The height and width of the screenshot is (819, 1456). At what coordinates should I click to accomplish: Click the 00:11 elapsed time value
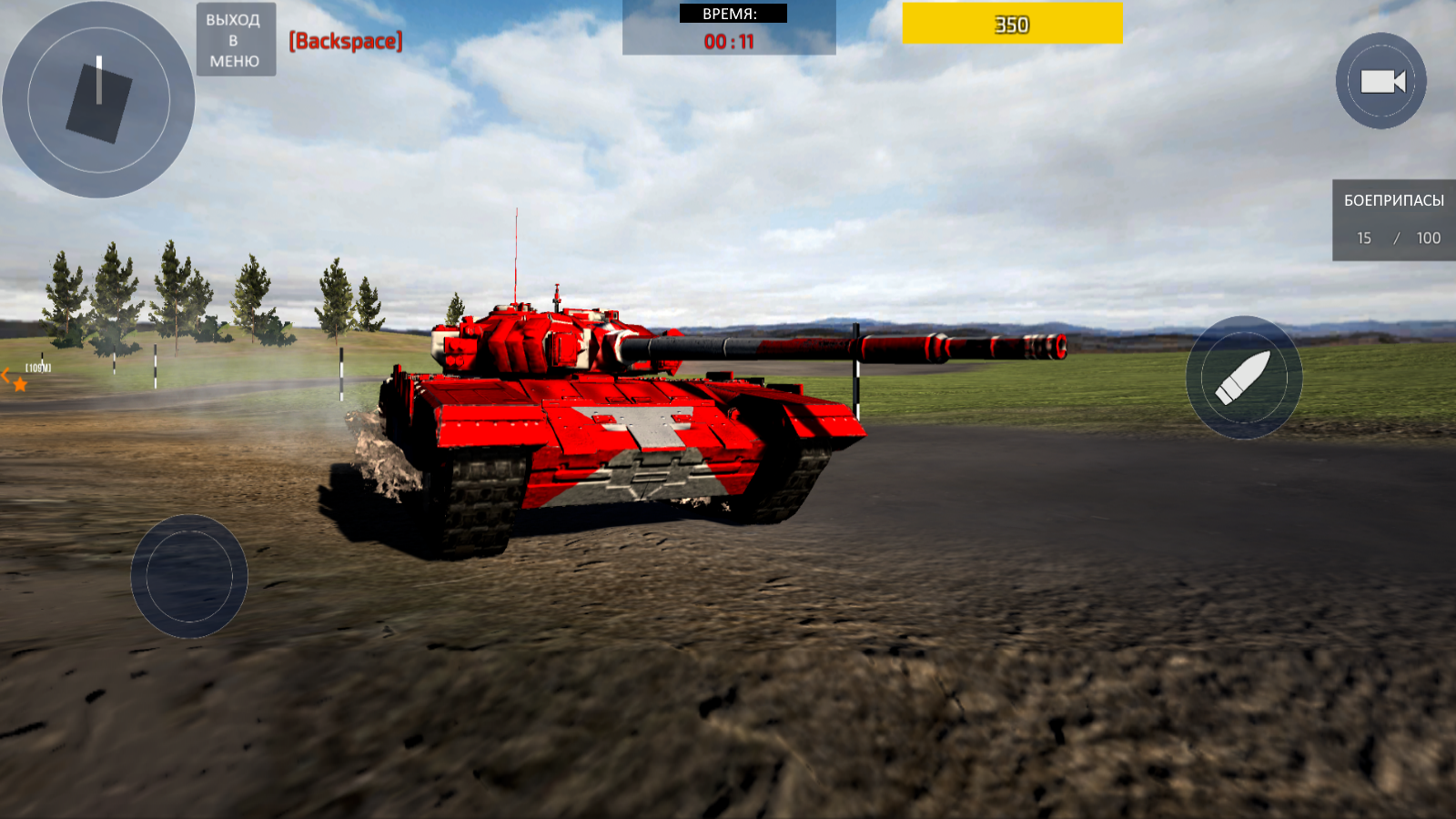[x=728, y=41]
